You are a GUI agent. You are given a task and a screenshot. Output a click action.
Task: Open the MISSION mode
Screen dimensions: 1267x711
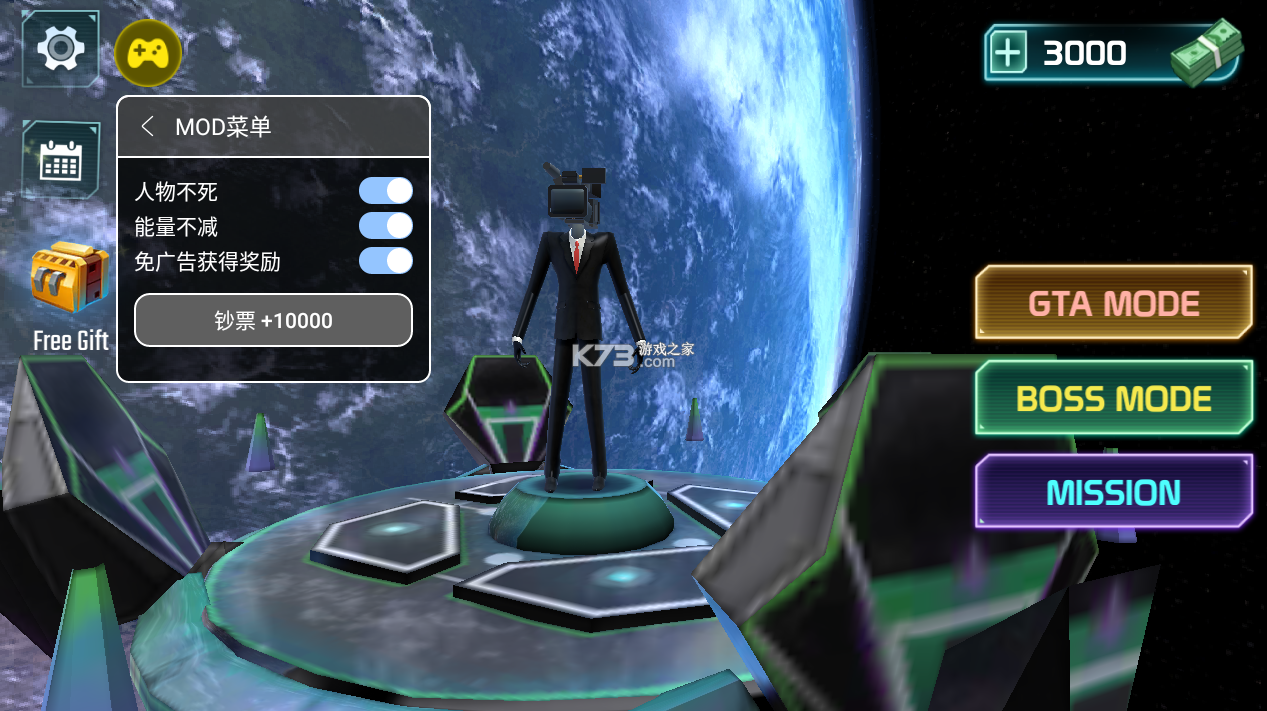tap(1113, 492)
